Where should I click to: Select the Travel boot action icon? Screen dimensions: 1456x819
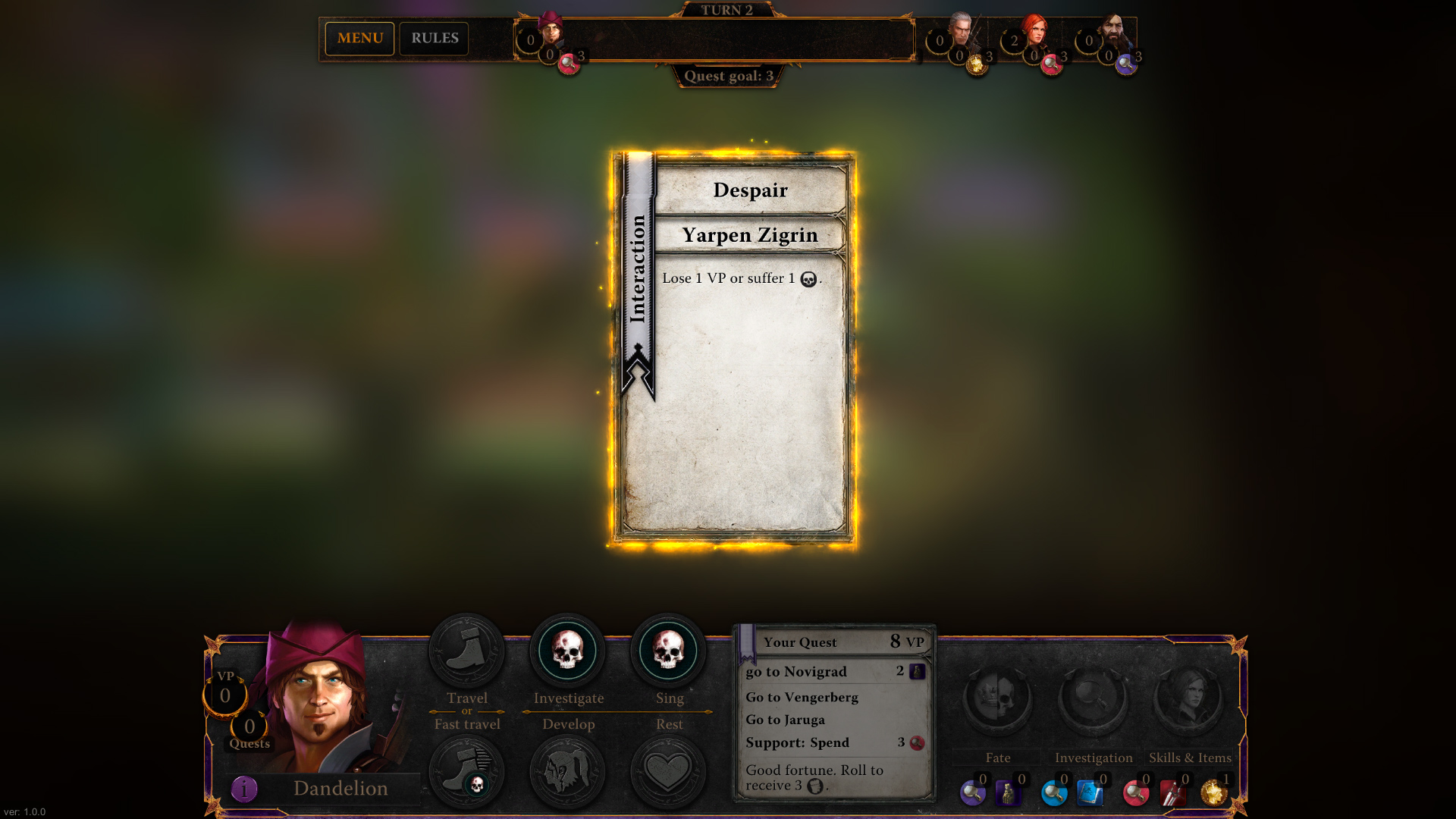coord(466,651)
